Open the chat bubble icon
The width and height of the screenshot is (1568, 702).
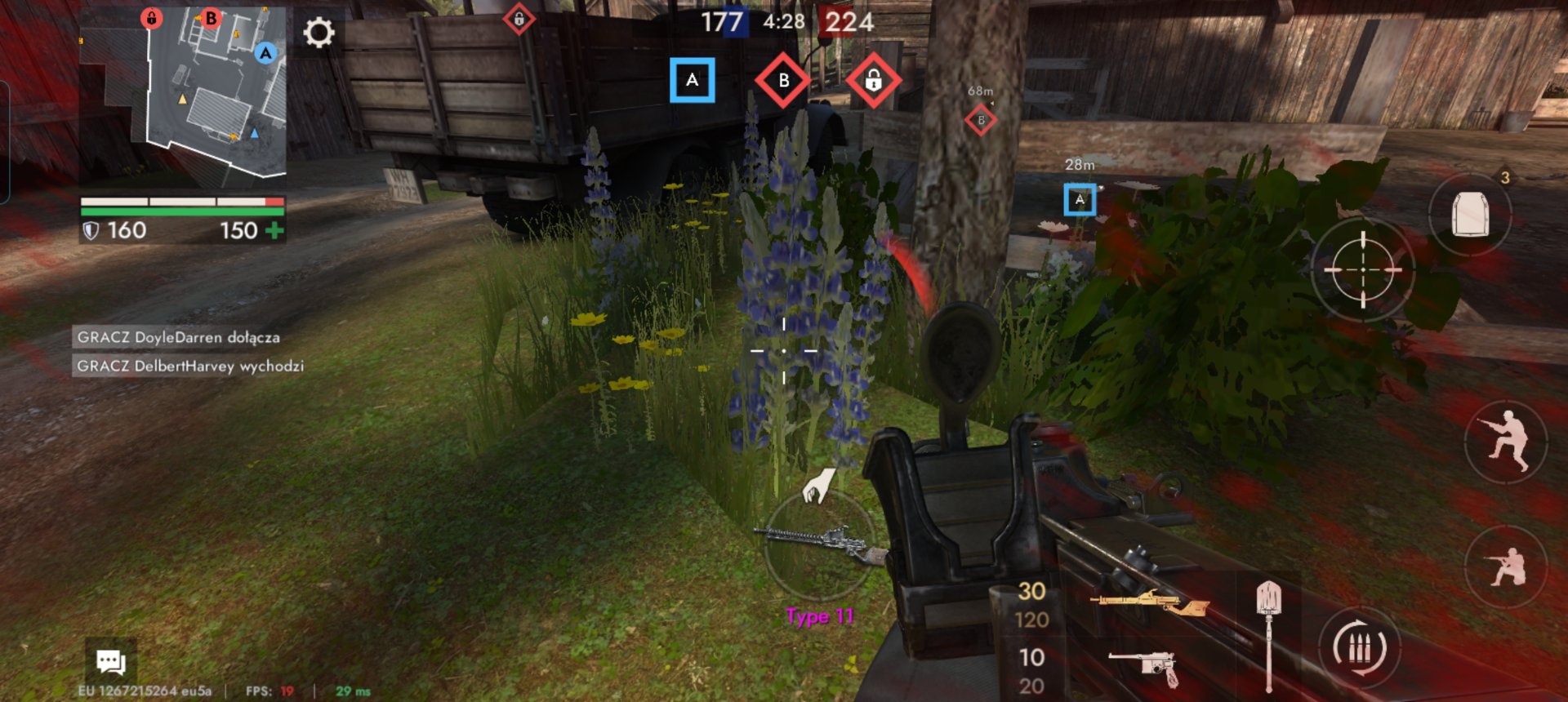point(111,662)
